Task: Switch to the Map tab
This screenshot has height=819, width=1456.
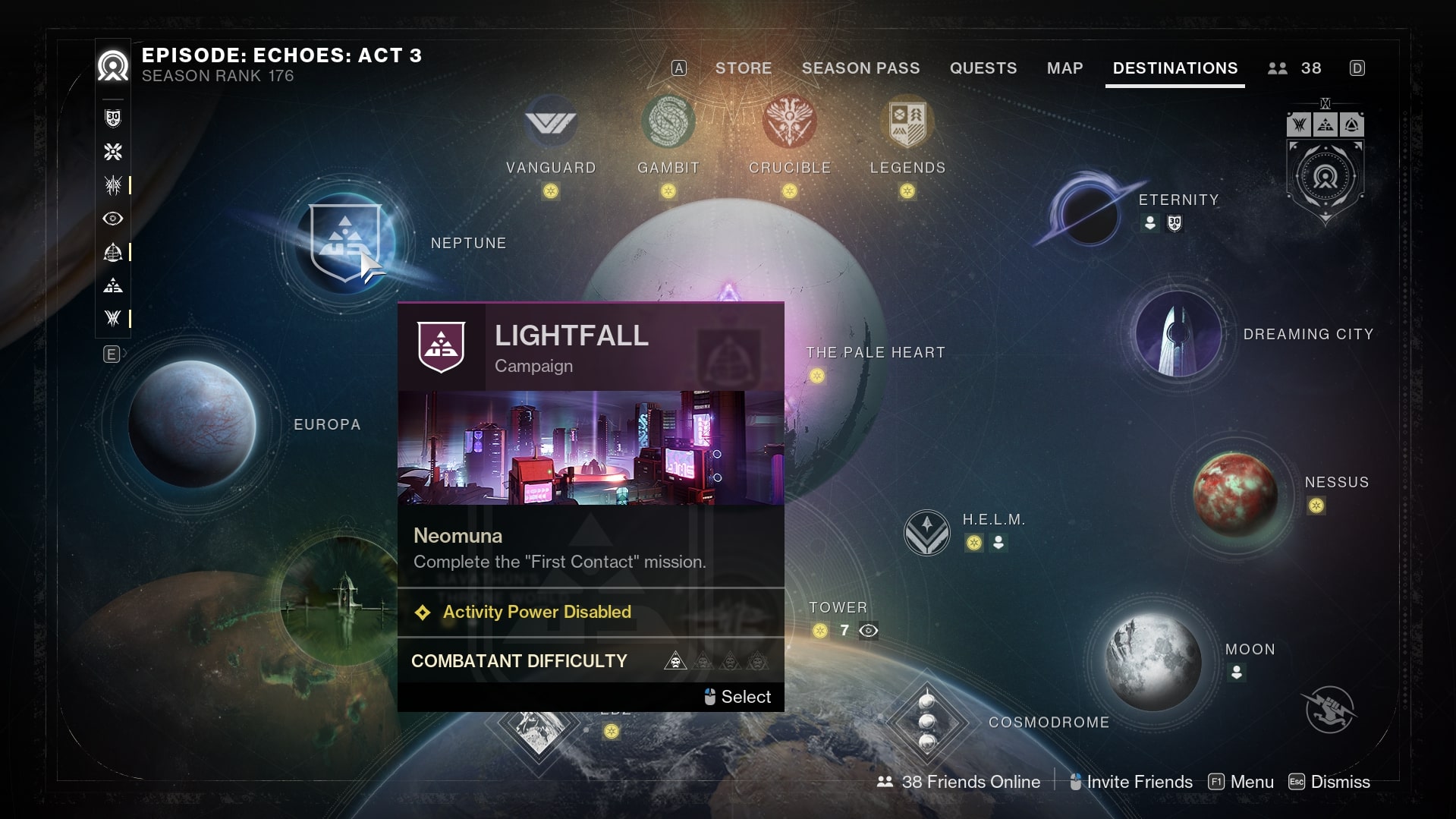Action: pyautogui.click(x=1064, y=68)
